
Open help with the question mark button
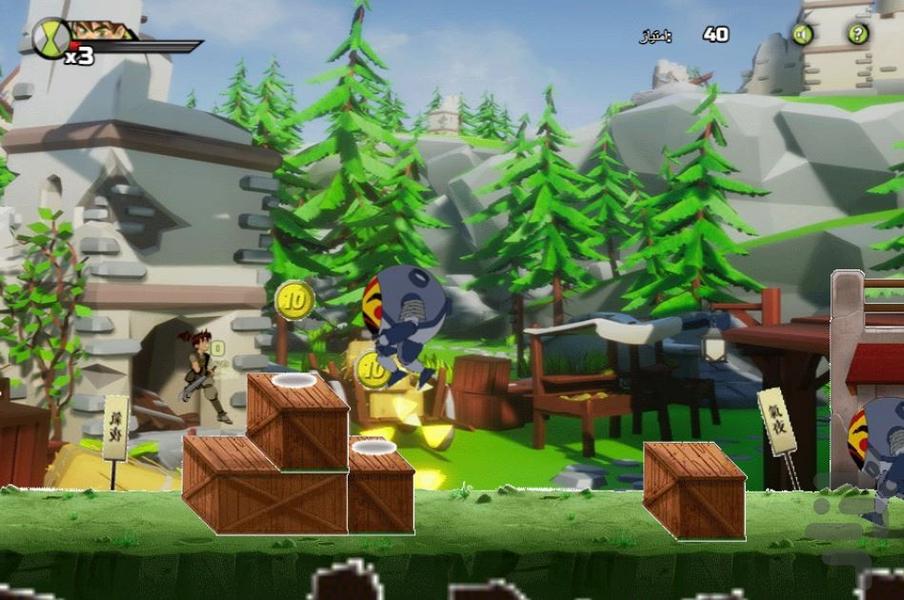pos(858,34)
